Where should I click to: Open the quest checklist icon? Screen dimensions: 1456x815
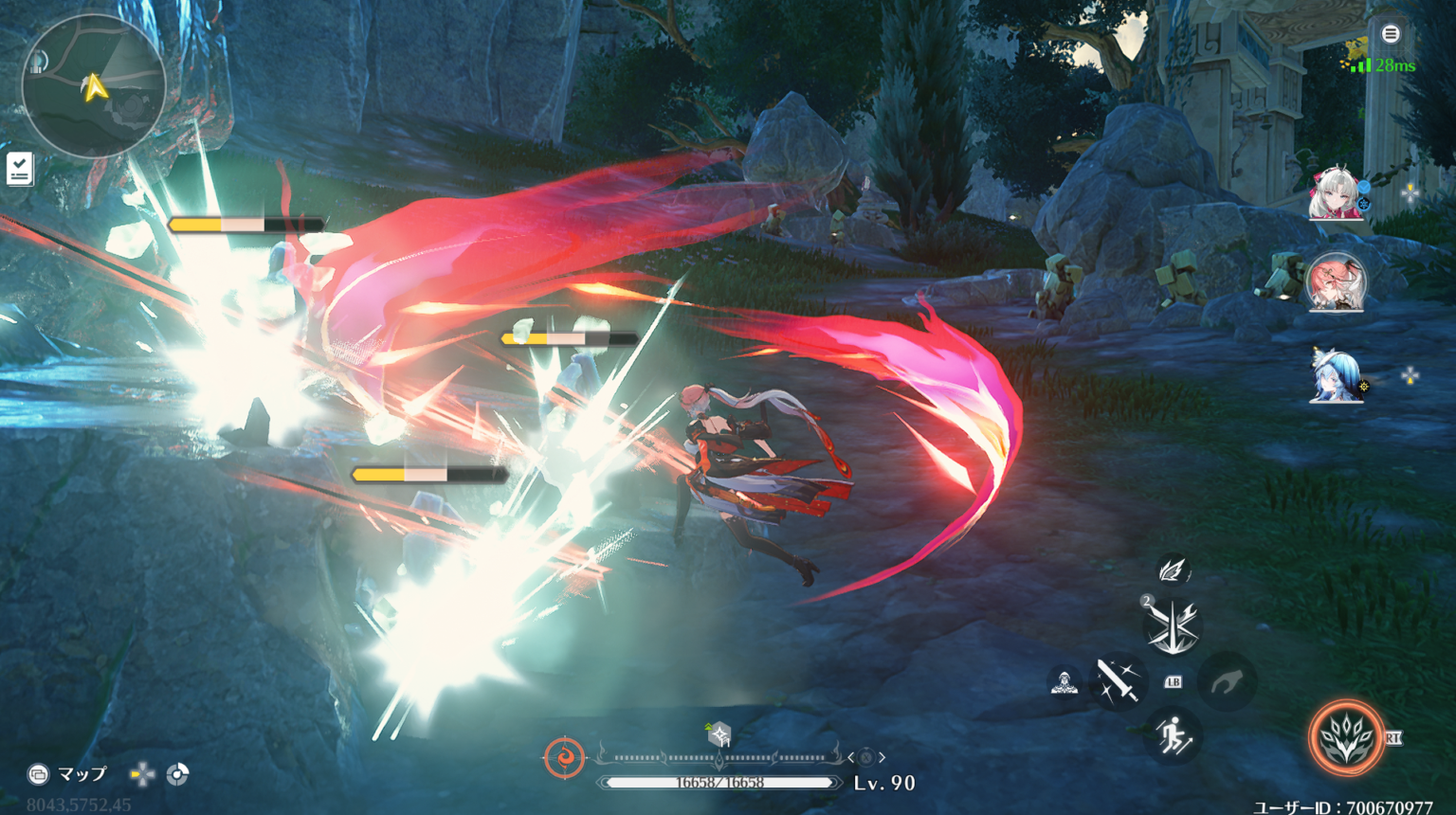20,169
